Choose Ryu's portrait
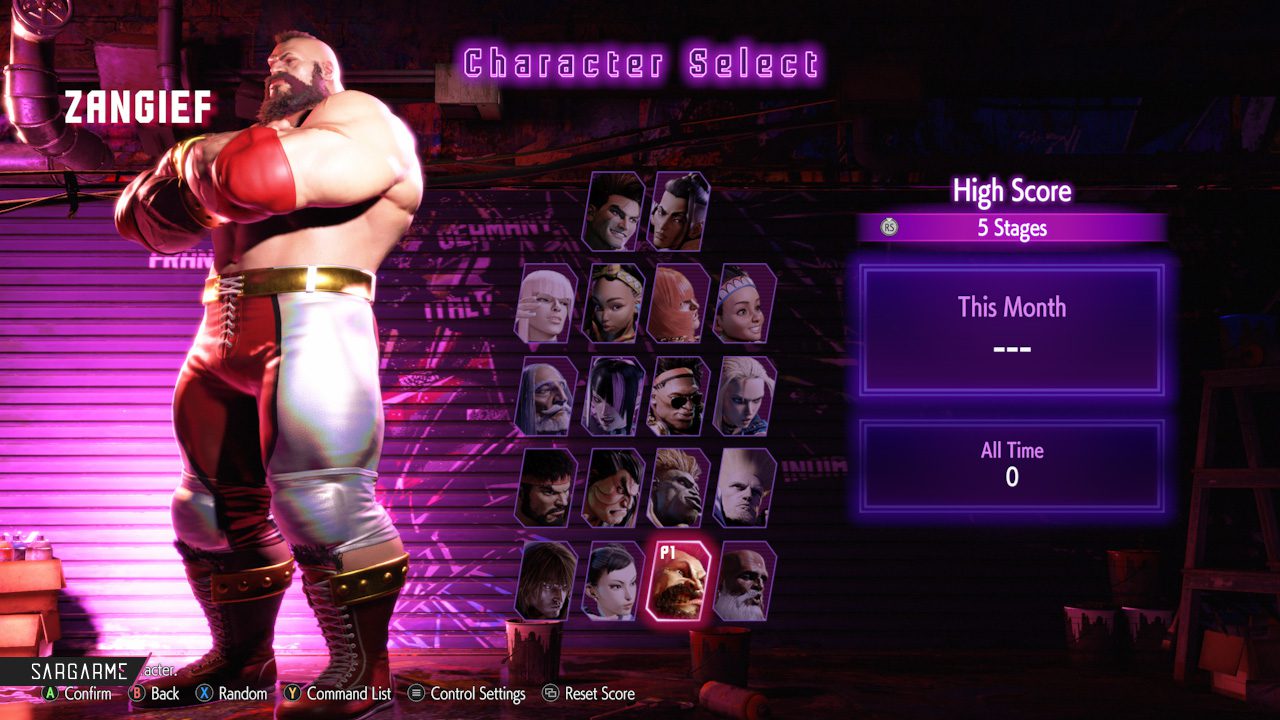Screen dimensions: 1280x720 point(546,488)
